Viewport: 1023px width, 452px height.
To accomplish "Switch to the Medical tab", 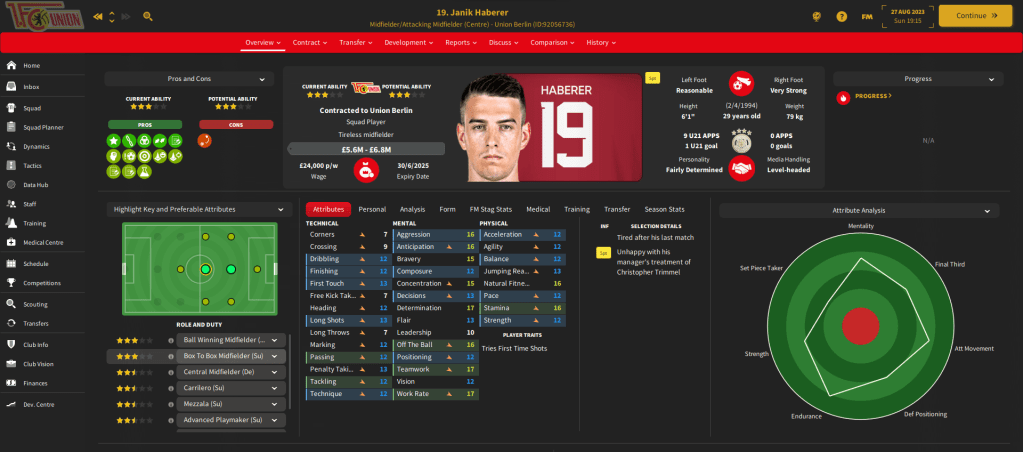I will point(538,210).
